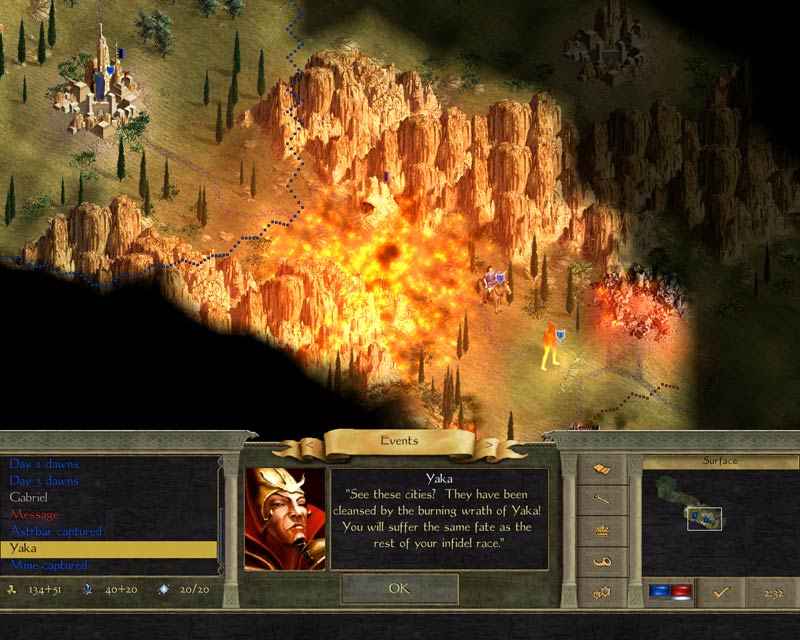This screenshot has height=640, width=800.
Task: Open the crown icon button
Action: point(602,531)
